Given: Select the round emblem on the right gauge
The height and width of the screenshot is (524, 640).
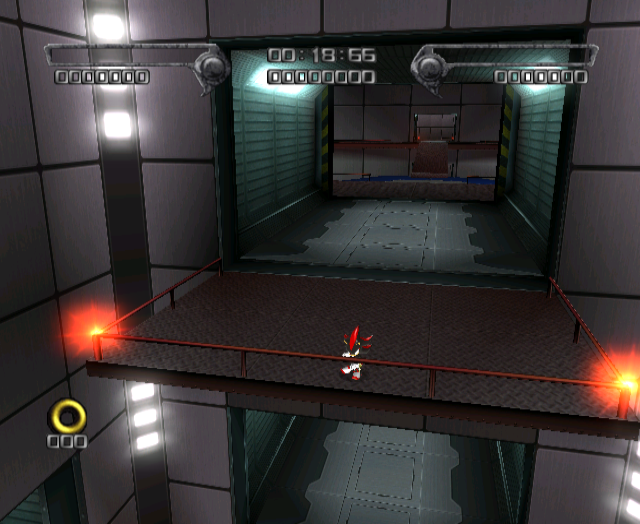Looking at the screenshot, I should coord(428,67).
